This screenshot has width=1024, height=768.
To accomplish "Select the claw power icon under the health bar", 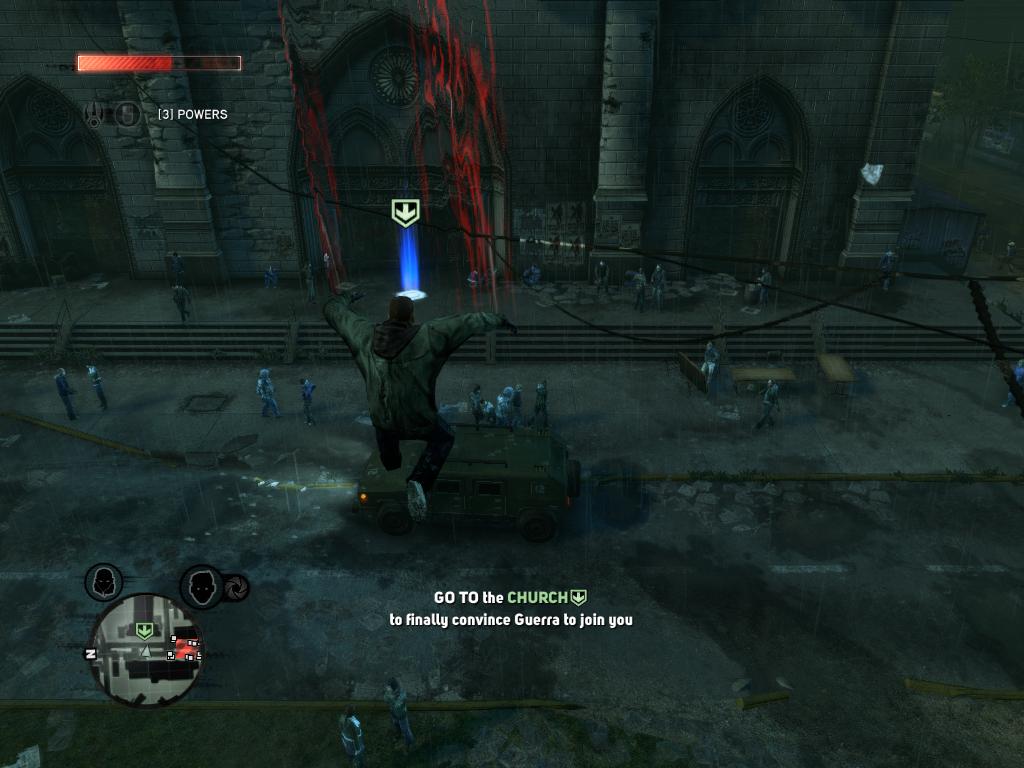I will pos(96,115).
